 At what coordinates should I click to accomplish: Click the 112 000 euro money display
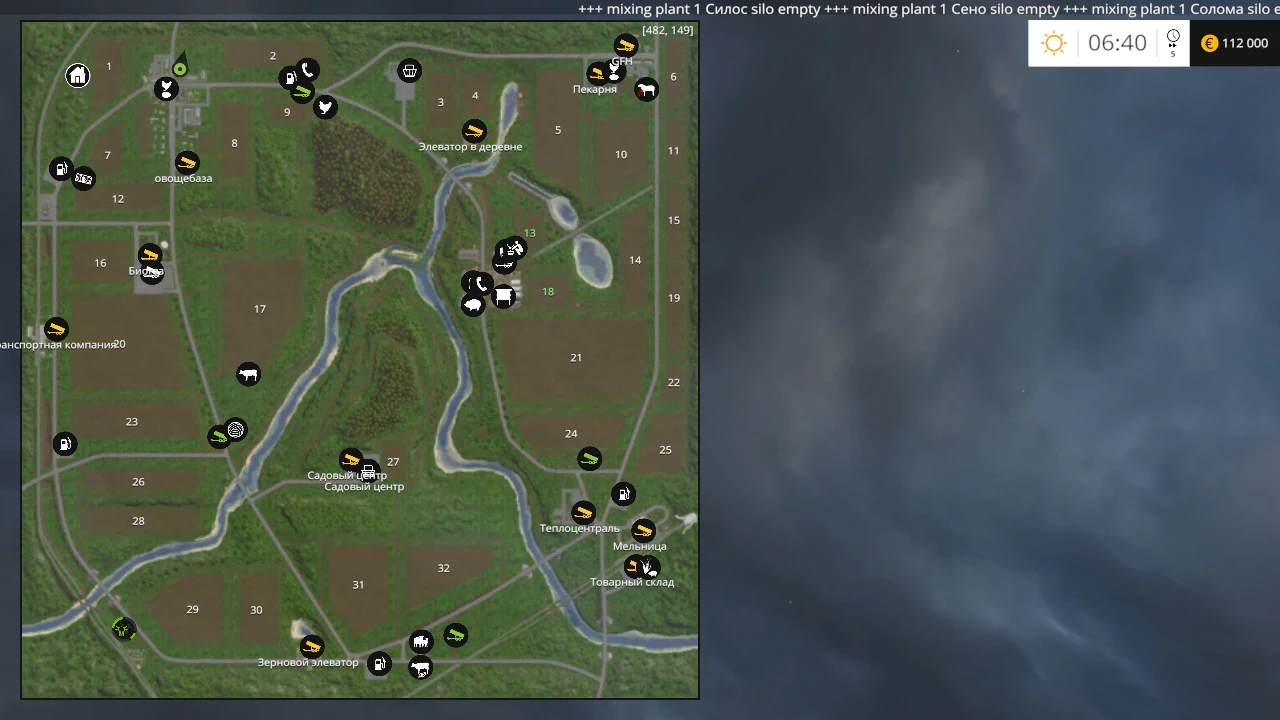[x=1240, y=43]
